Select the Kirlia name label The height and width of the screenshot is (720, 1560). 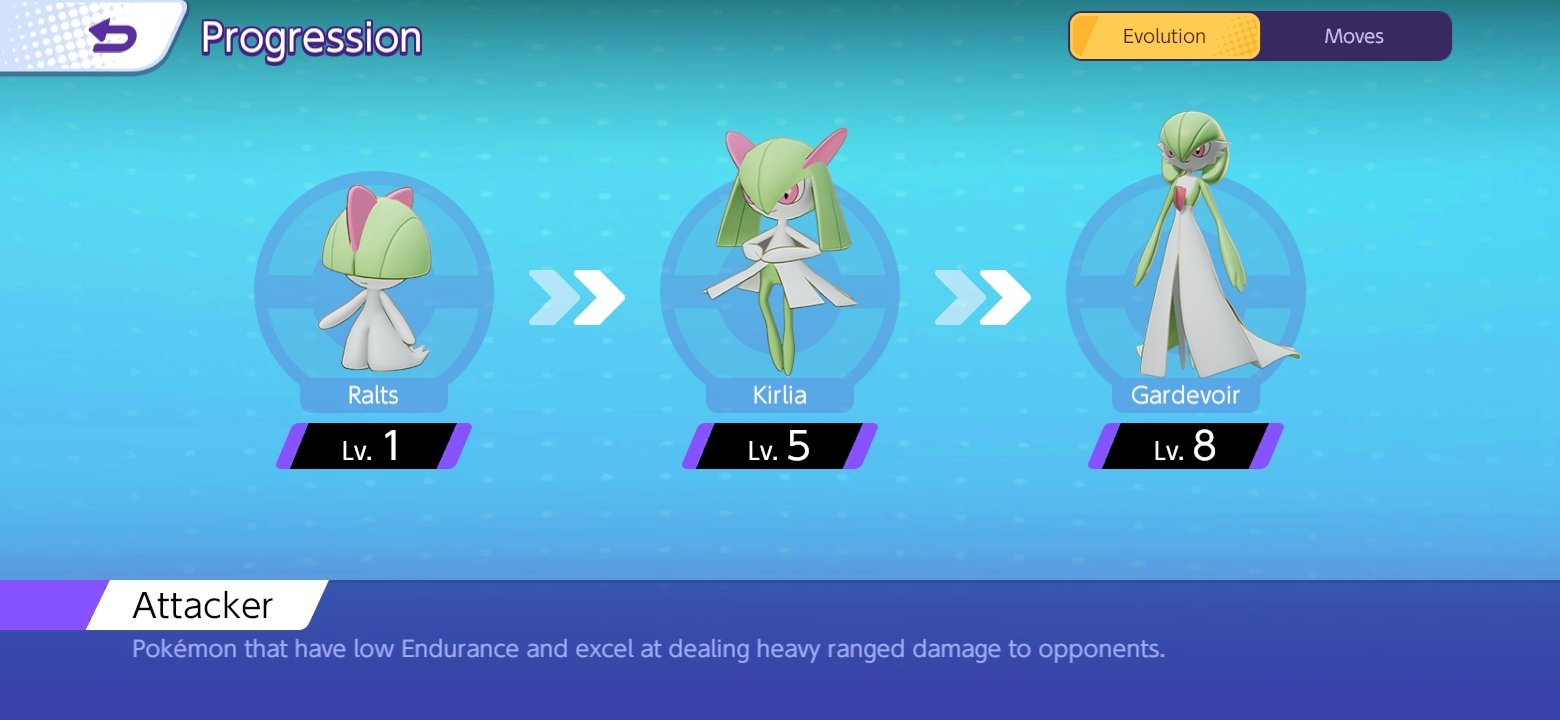click(x=780, y=395)
